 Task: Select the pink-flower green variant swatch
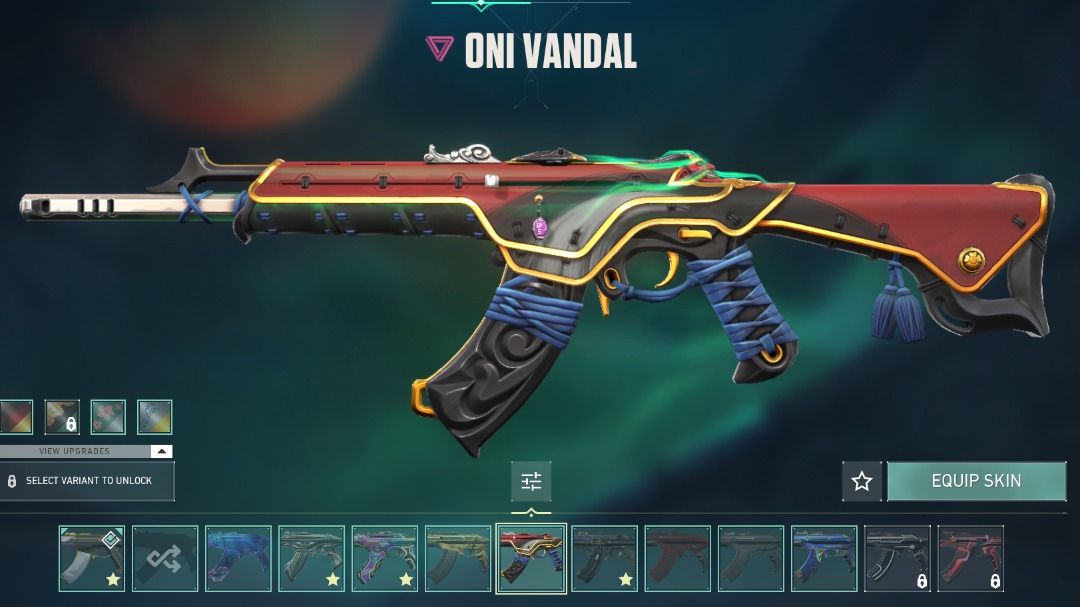click(x=108, y=417)
